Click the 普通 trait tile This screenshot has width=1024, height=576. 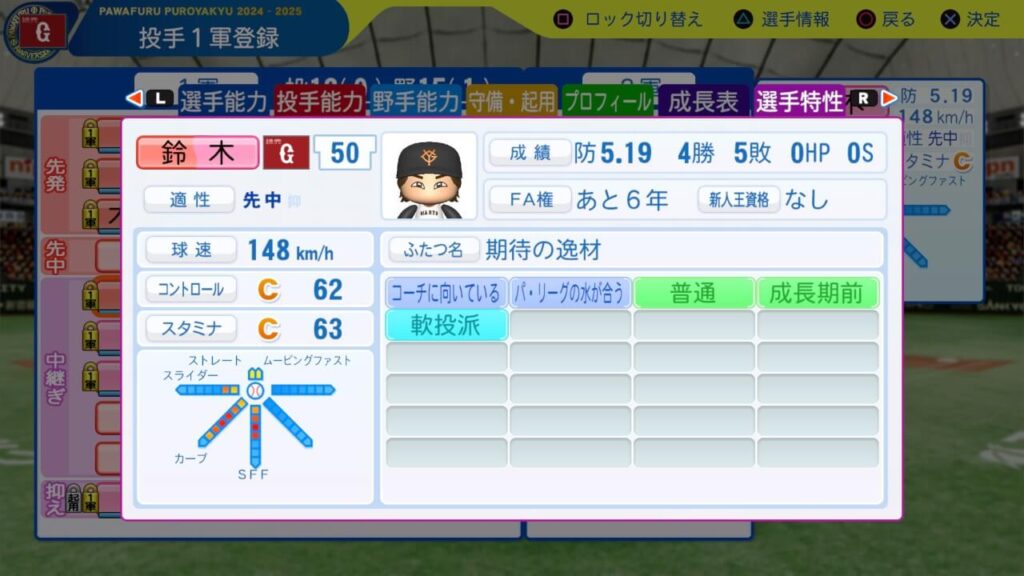(x=694, y=293)
